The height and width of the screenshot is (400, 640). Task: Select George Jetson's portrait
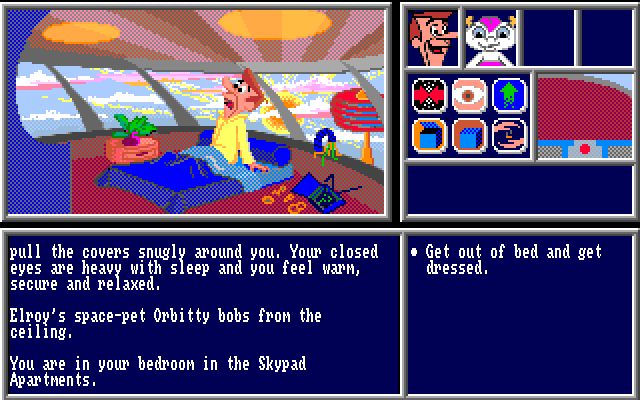[432, 37]
